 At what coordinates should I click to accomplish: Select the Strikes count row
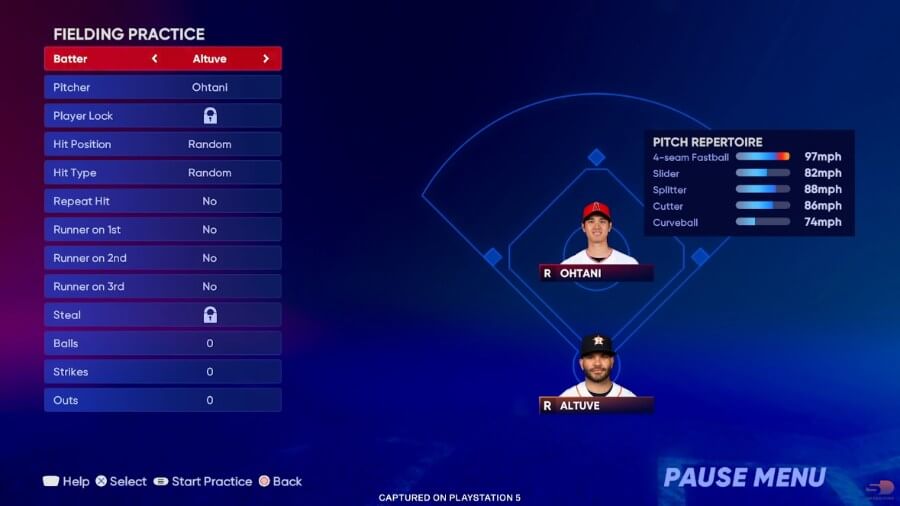pyautogui.click(x=162, y=372)
